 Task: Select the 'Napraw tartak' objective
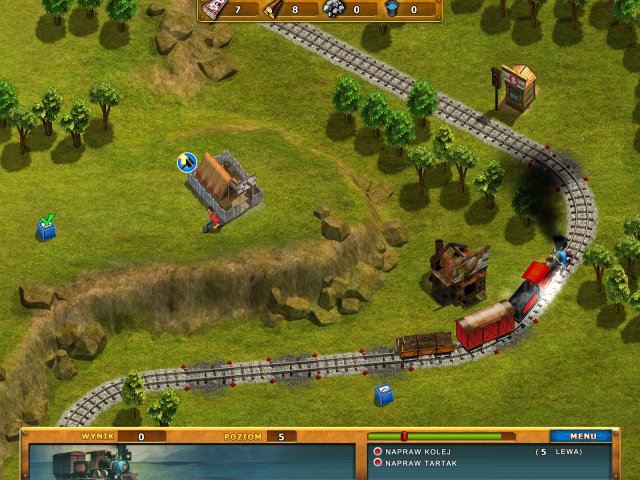(x=421, y=463)
